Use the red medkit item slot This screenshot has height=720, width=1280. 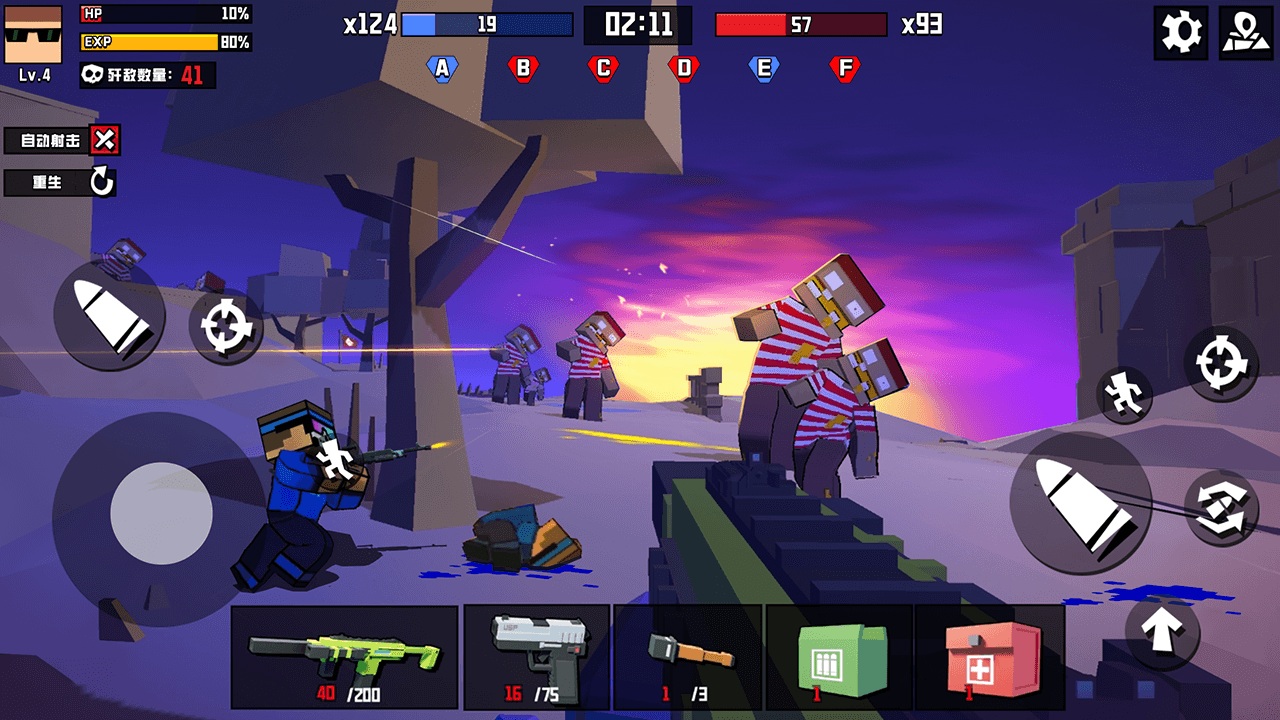(990, 656)
